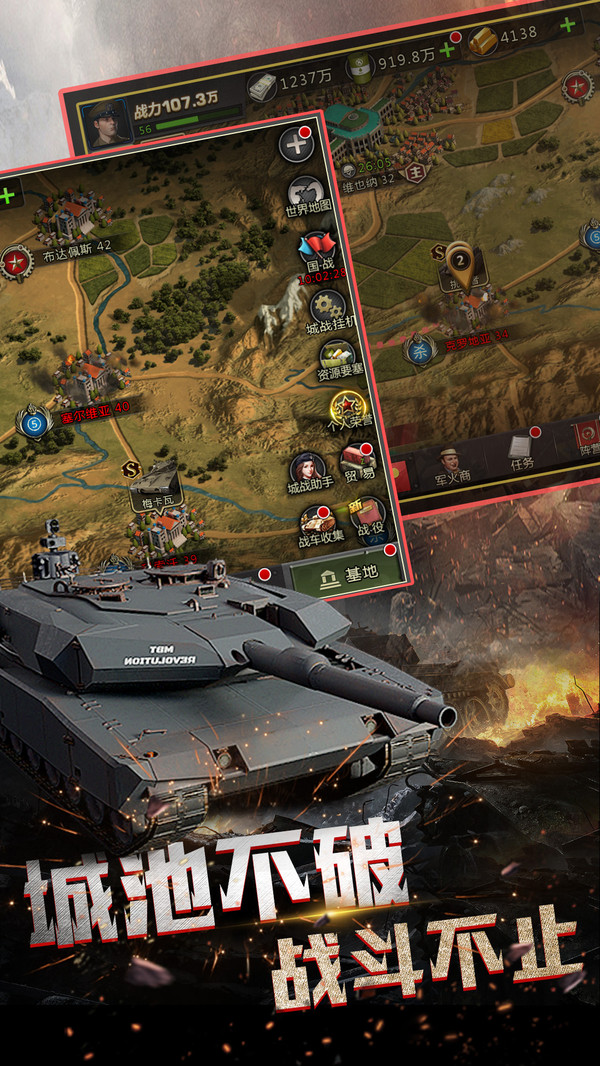Select the 塞尔维亚 40 city
The width and height of the screenshot is (600, 1066).
92,383
